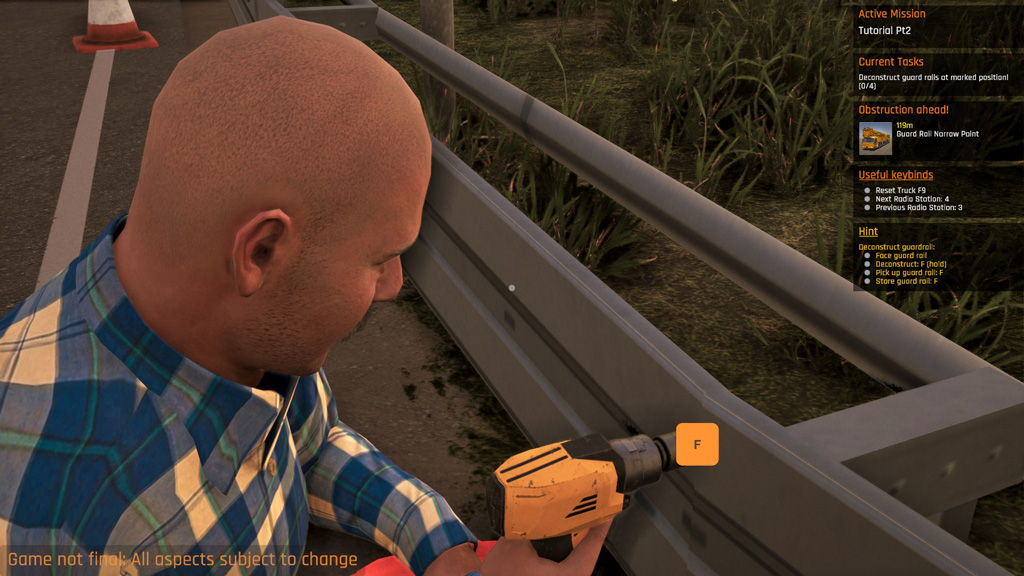Click the Obstruction ahead! alert title

(903, 110)
